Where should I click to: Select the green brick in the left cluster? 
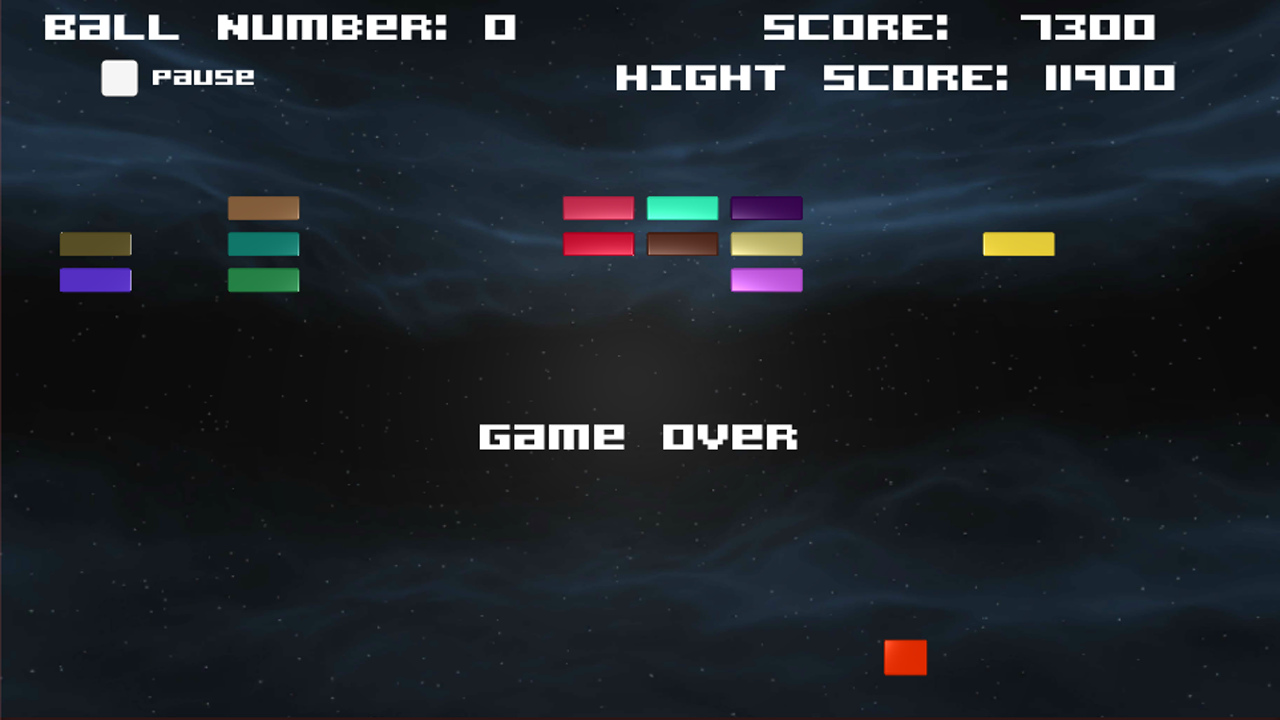[x=263, y=280]
